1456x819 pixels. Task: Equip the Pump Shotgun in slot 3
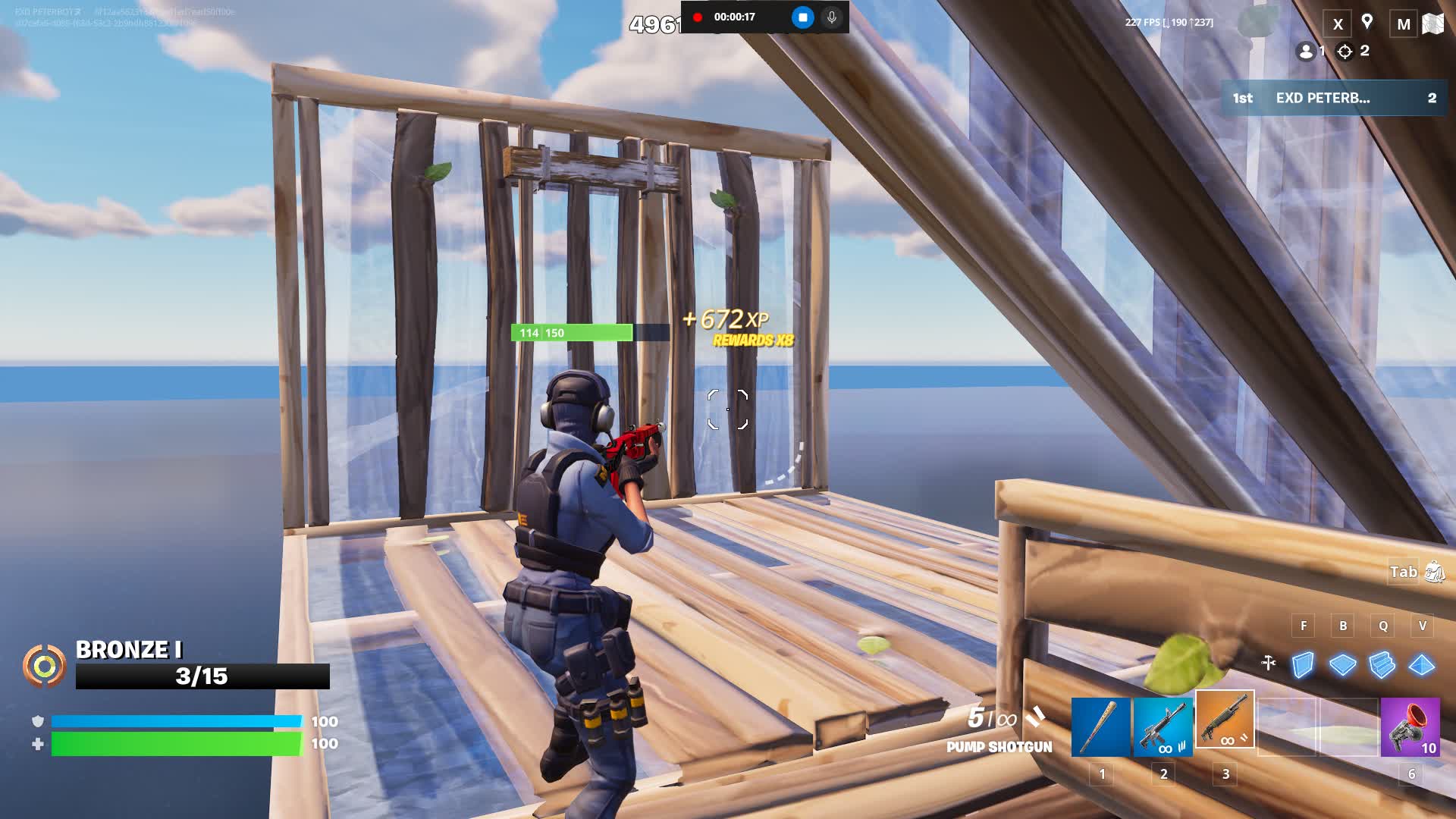point(1223,722)
